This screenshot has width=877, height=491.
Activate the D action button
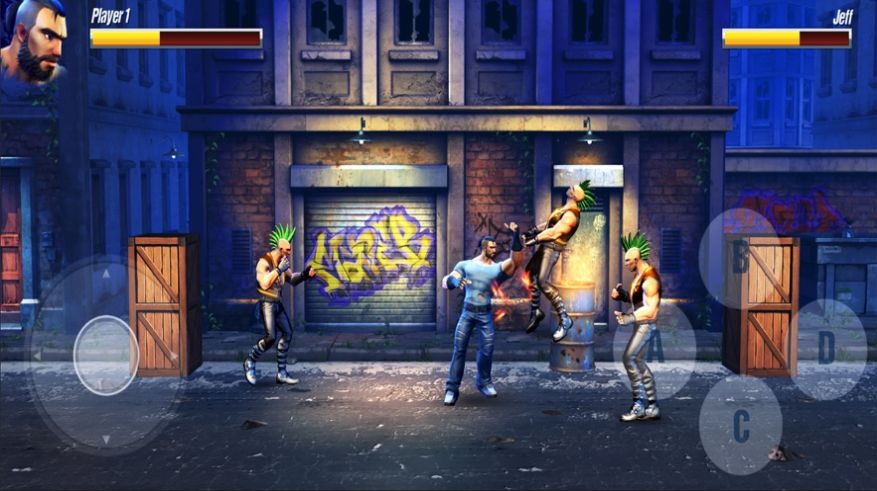[x=826, y=348]
